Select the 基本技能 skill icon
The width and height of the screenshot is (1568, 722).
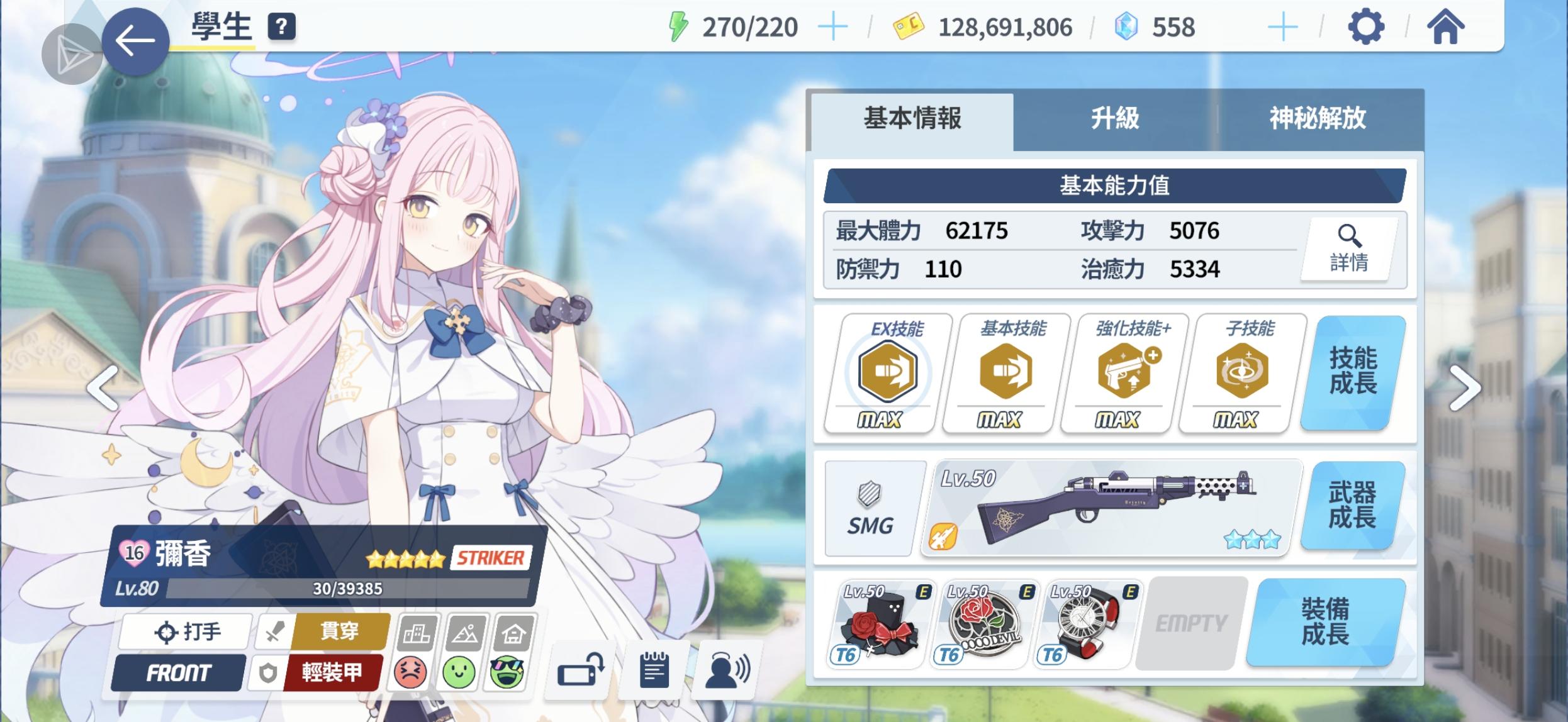[x=1004, y=371]
